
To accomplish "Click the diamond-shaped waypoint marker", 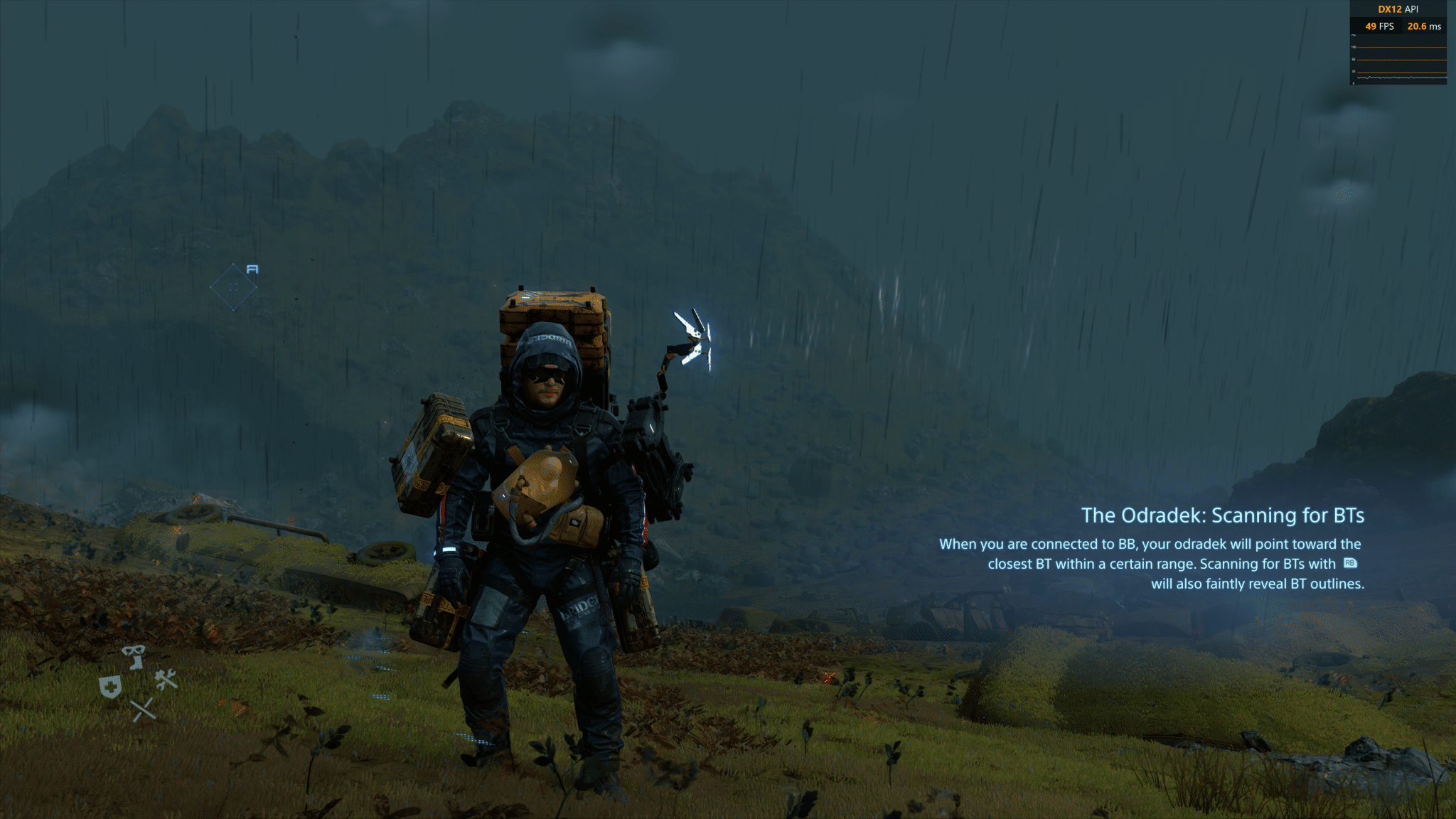I will [233, 287].
